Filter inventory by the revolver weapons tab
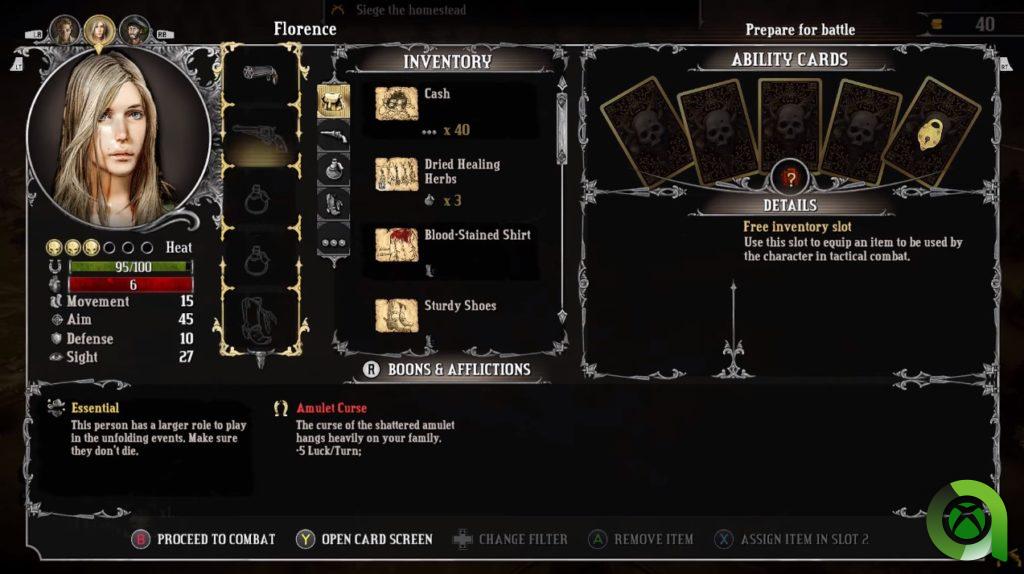1024x574 pixels. (333, 135)
